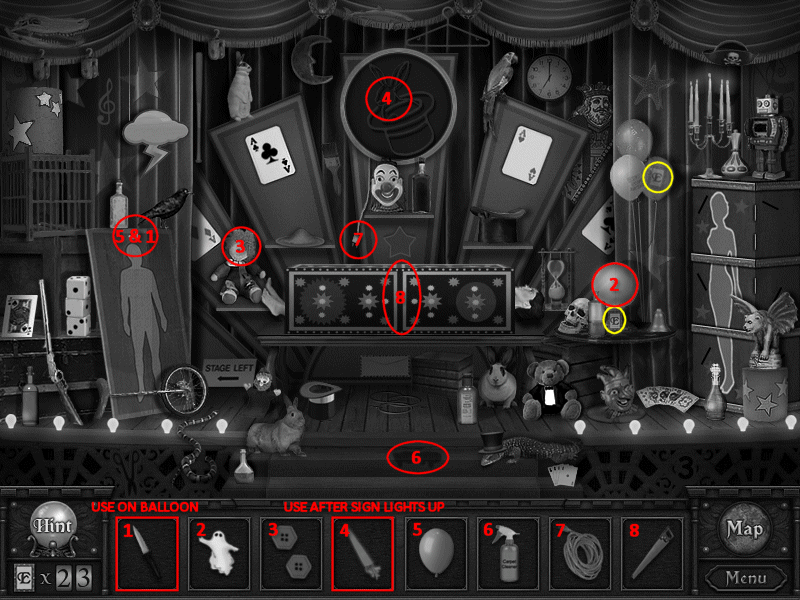Grab the balloon from the inventory
This screenshot has width=800, height=600.
point(436,553)
